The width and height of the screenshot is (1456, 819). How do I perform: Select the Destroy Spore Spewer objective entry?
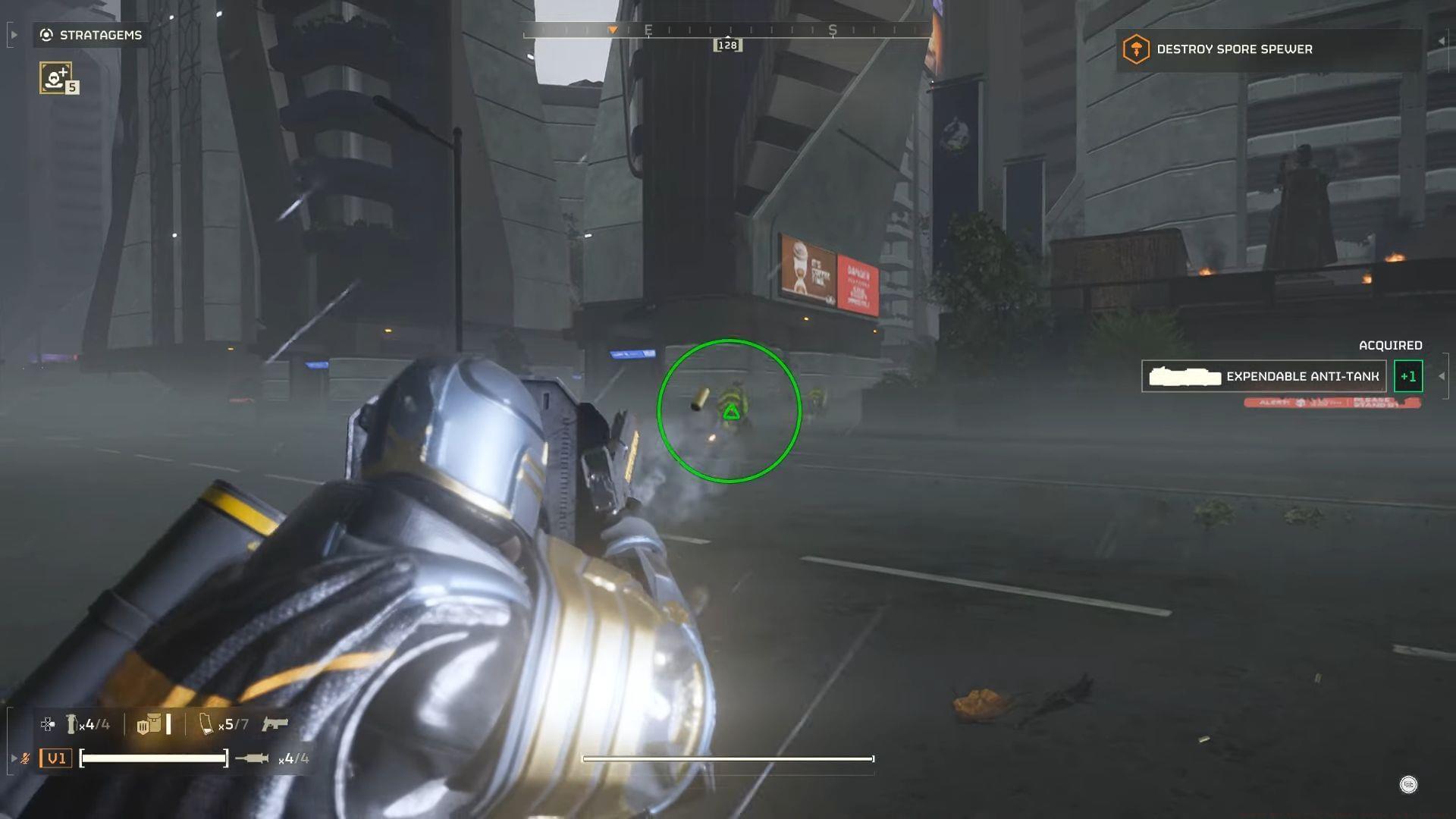tap(1234, 49)
